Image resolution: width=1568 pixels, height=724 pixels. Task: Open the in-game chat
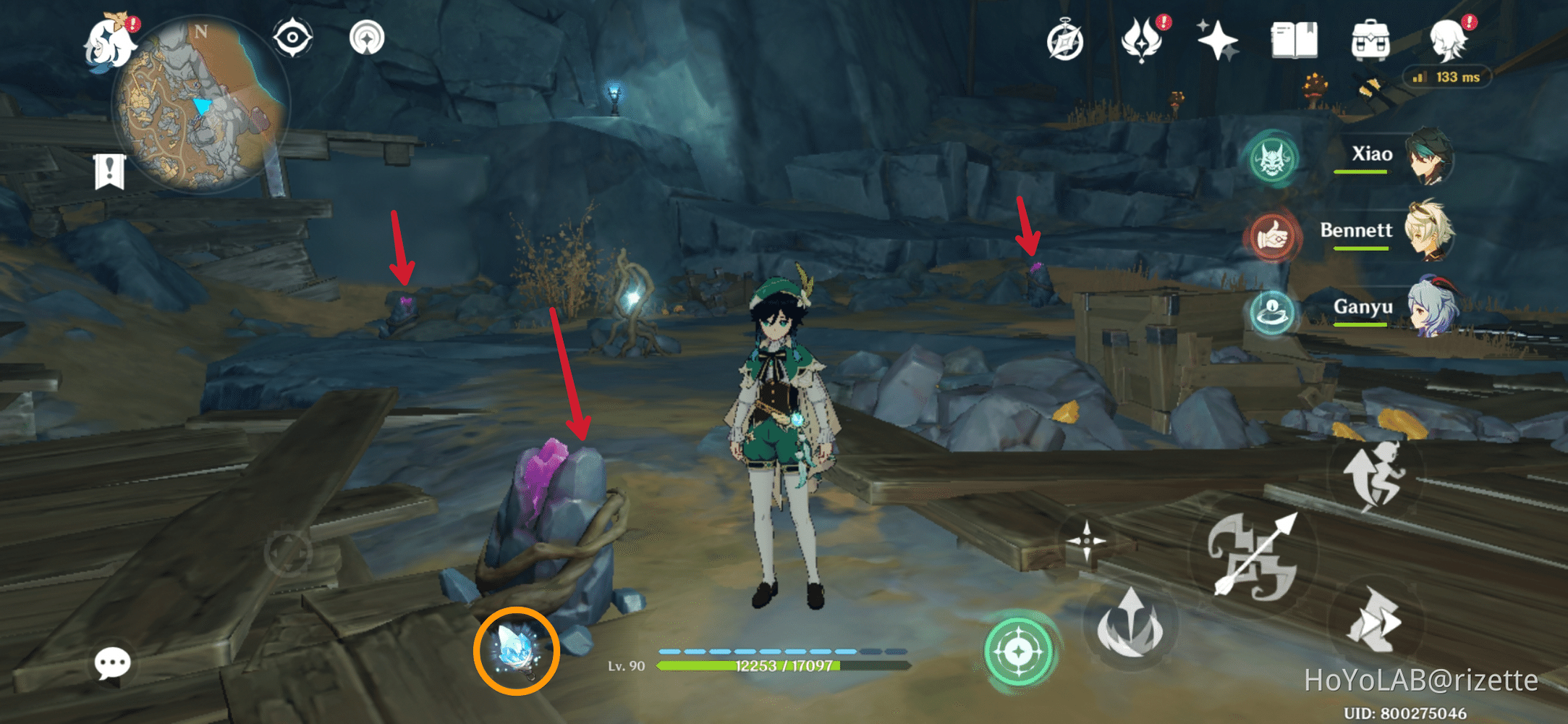pyautogui.click(x=112, y=662)
